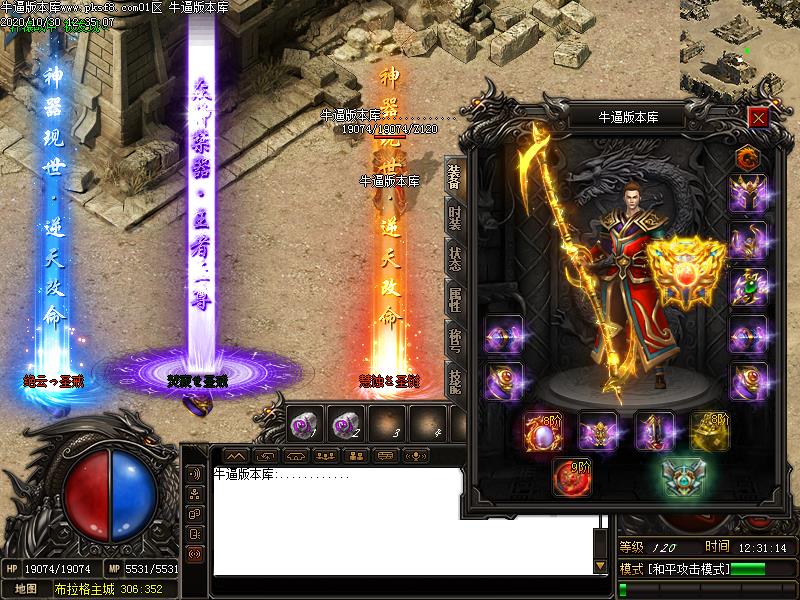Open the 状态 status tab
This screenshot has width=800, height=600.
tap(454, 258)
